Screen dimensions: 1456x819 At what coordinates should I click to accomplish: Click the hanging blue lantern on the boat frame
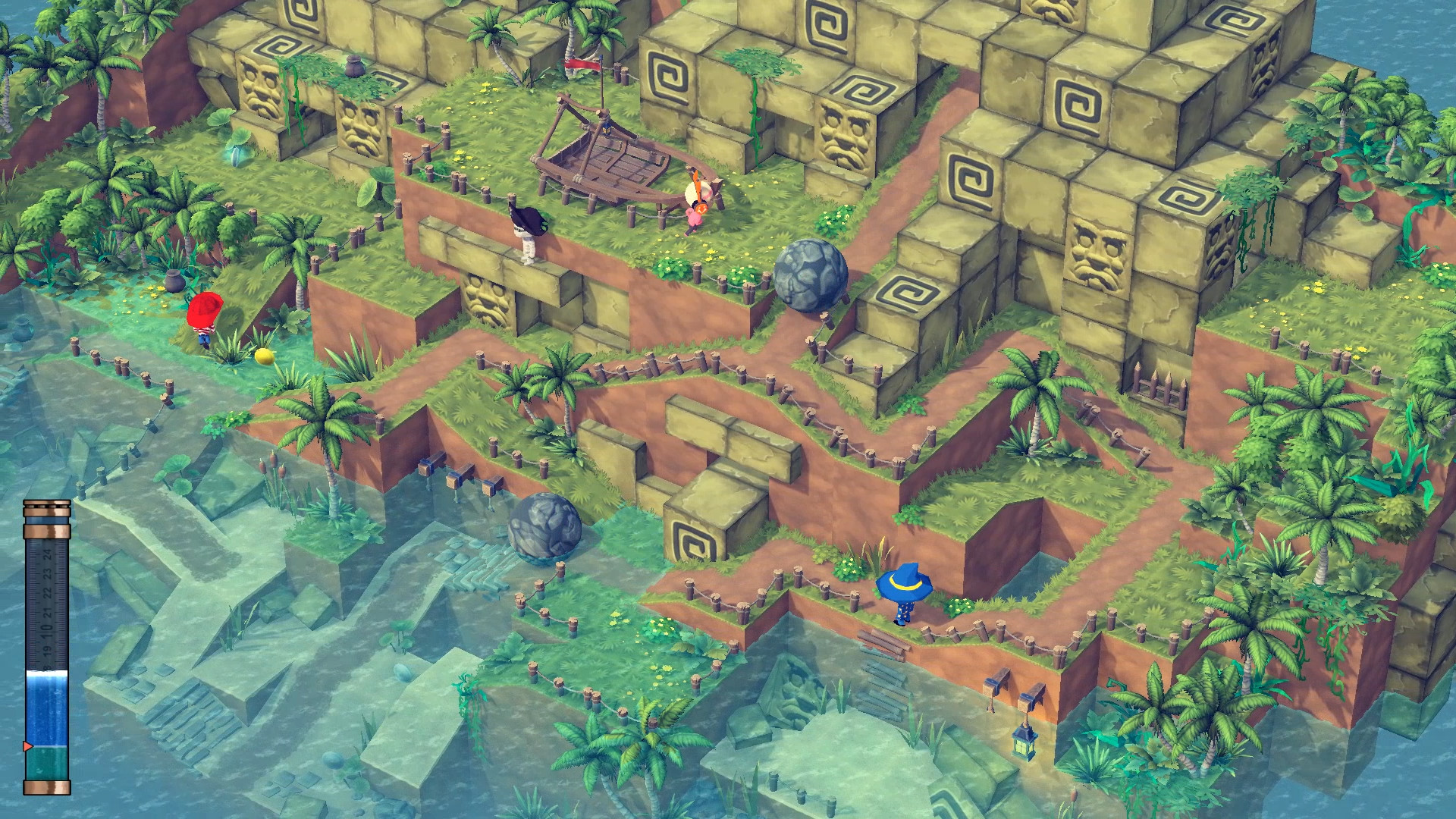[x=606, y=130]
